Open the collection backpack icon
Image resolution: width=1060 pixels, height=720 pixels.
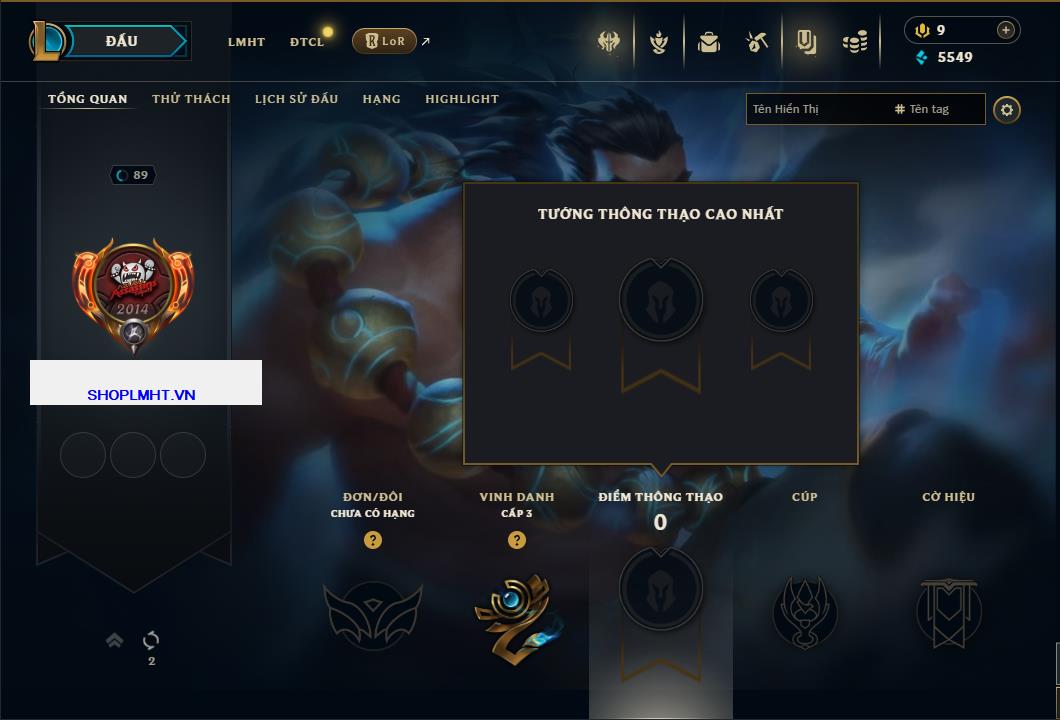tap(709, 42)
